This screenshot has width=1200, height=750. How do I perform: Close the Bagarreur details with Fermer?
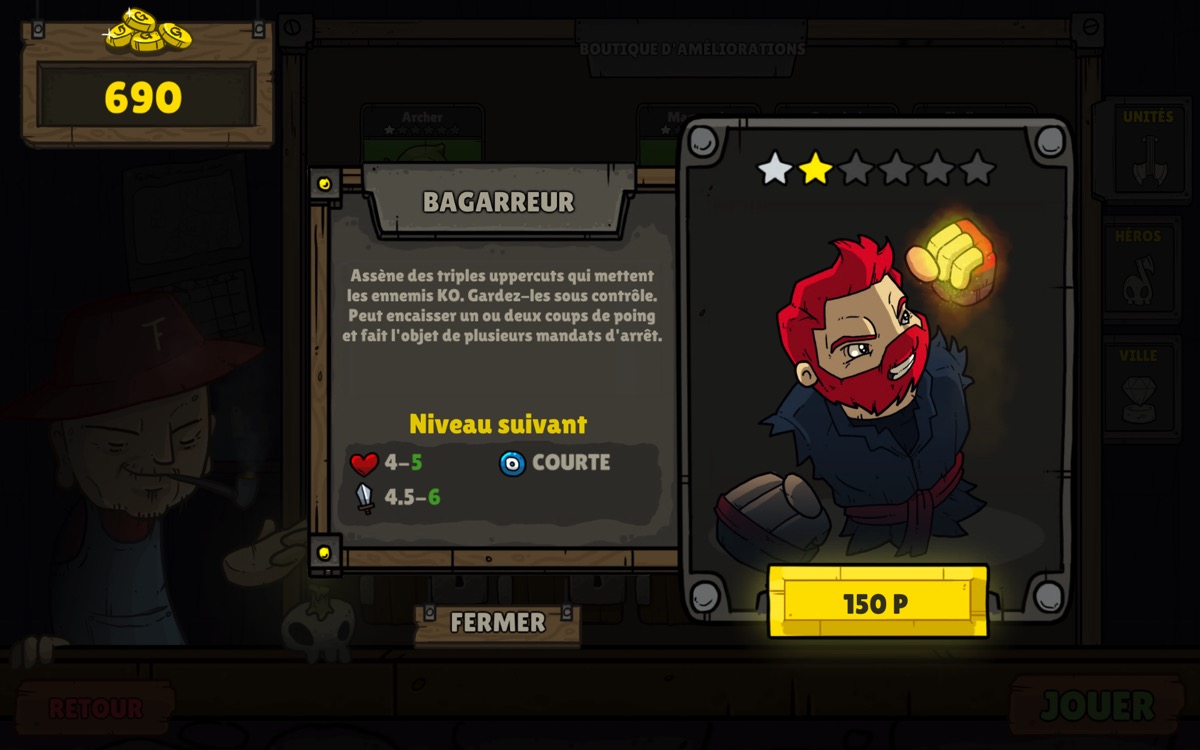(x=497, y=623)
